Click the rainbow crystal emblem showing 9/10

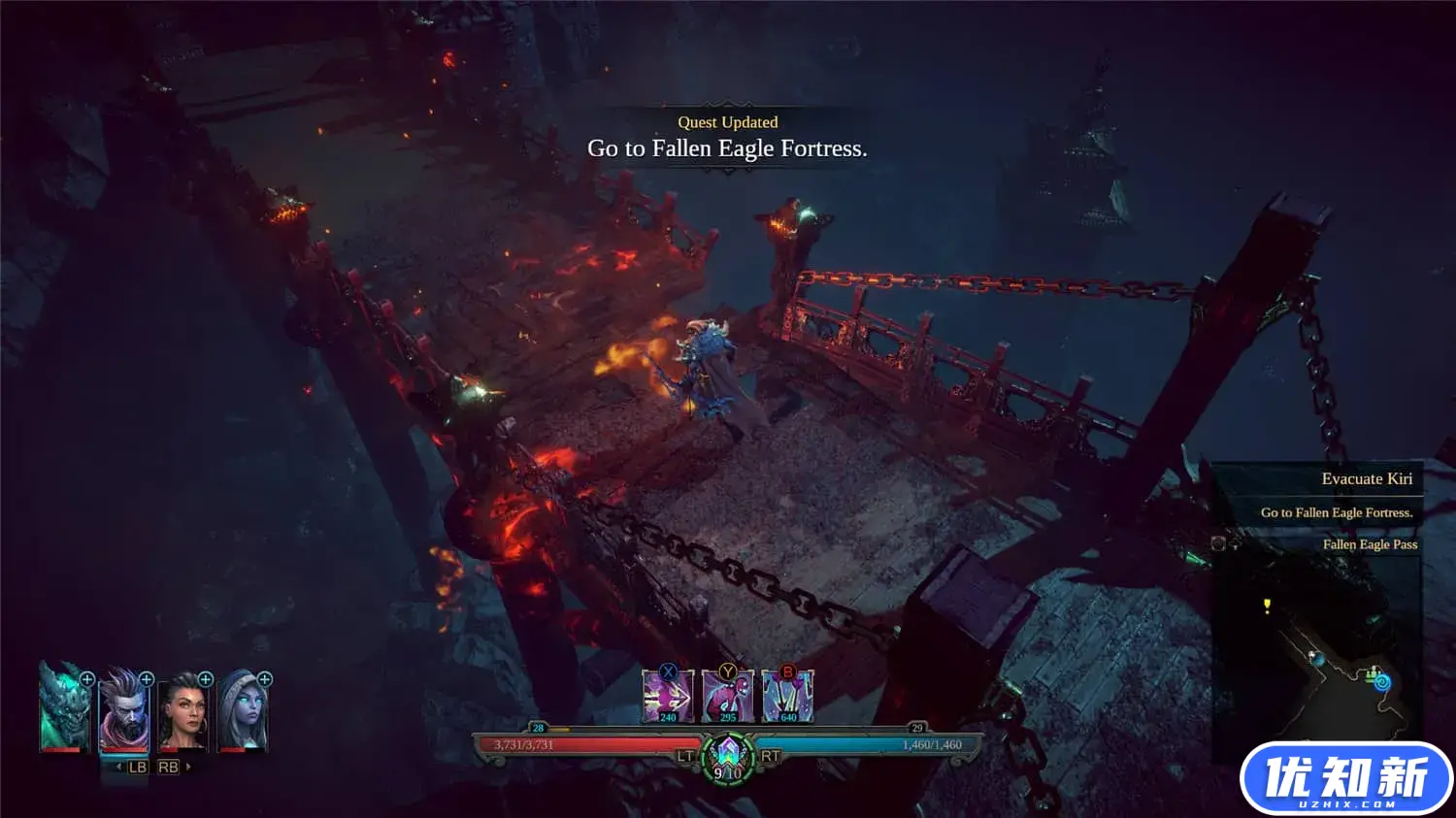click(728, 758)
